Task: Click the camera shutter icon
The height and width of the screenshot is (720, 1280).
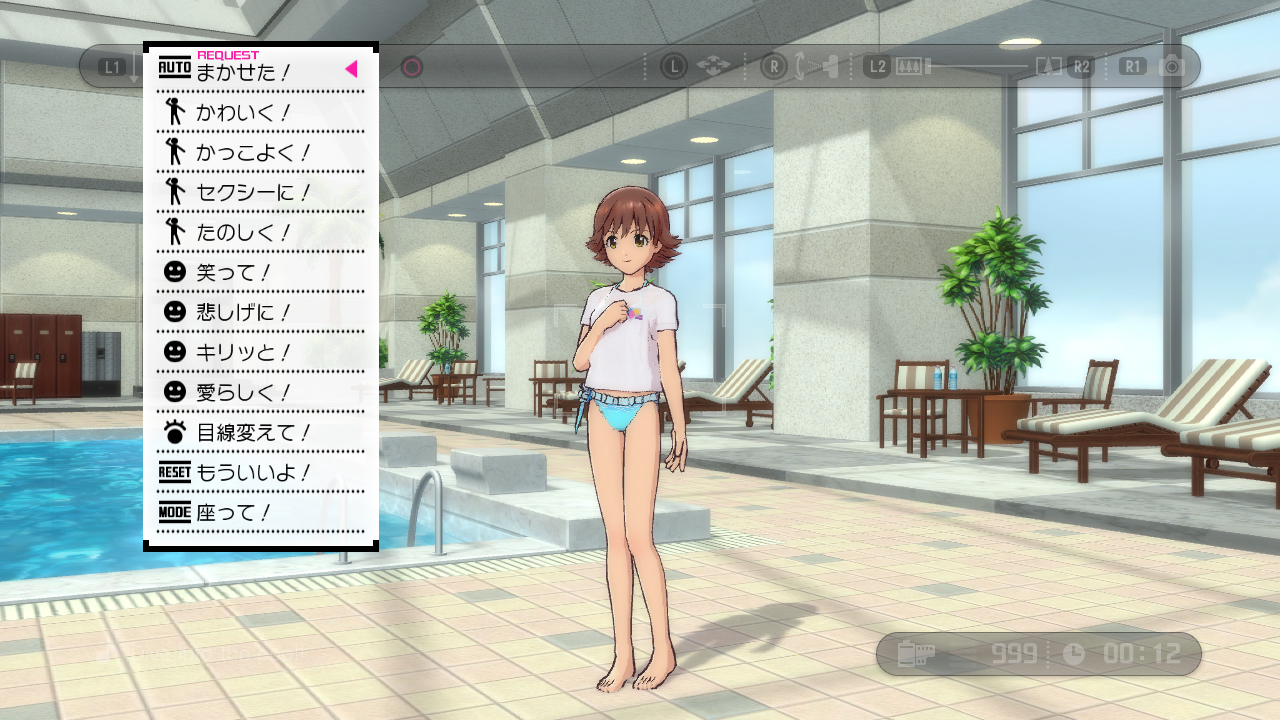Action: 1171,67
